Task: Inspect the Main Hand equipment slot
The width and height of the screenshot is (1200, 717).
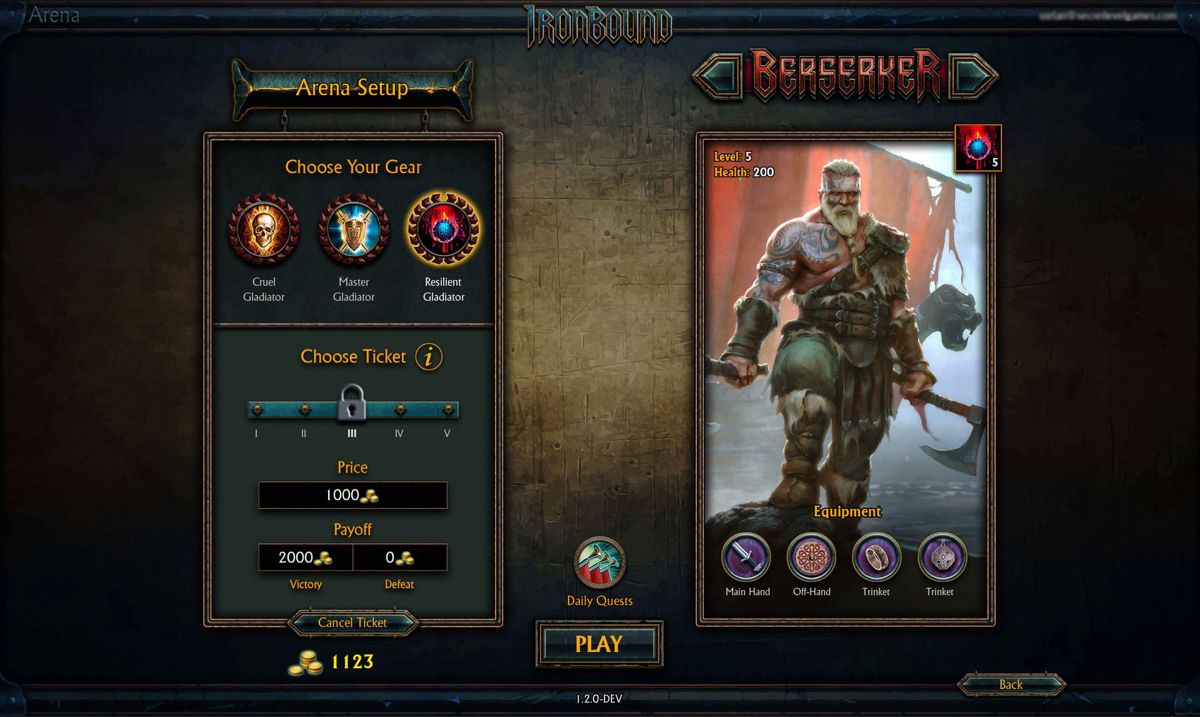Action: click(x=747, y=557)
